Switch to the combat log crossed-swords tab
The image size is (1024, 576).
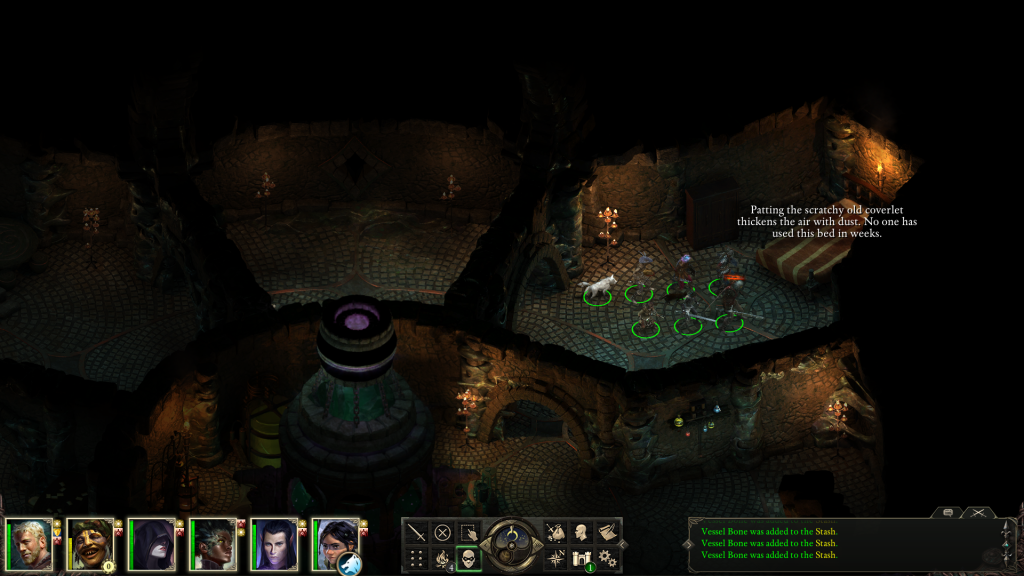976,512
